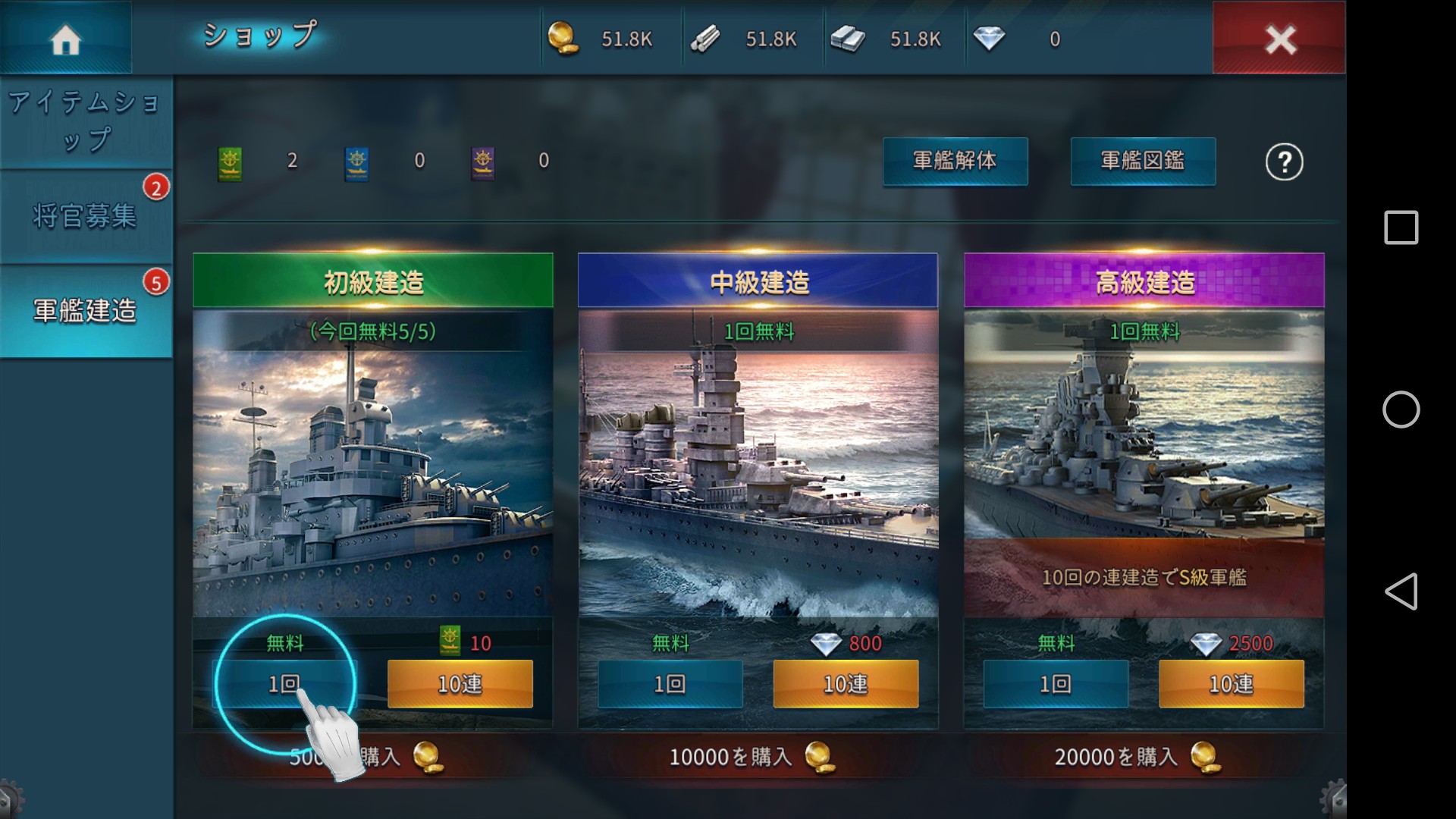
Task: Build once under 高級建造
Action: [1055, 684]
